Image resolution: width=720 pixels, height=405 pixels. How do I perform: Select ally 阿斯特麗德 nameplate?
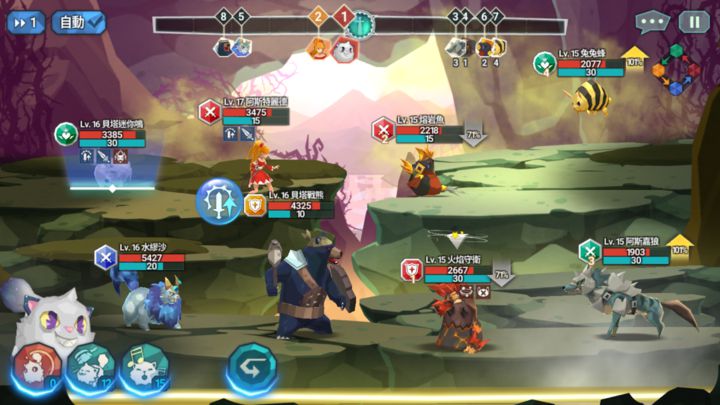[255, 112]
